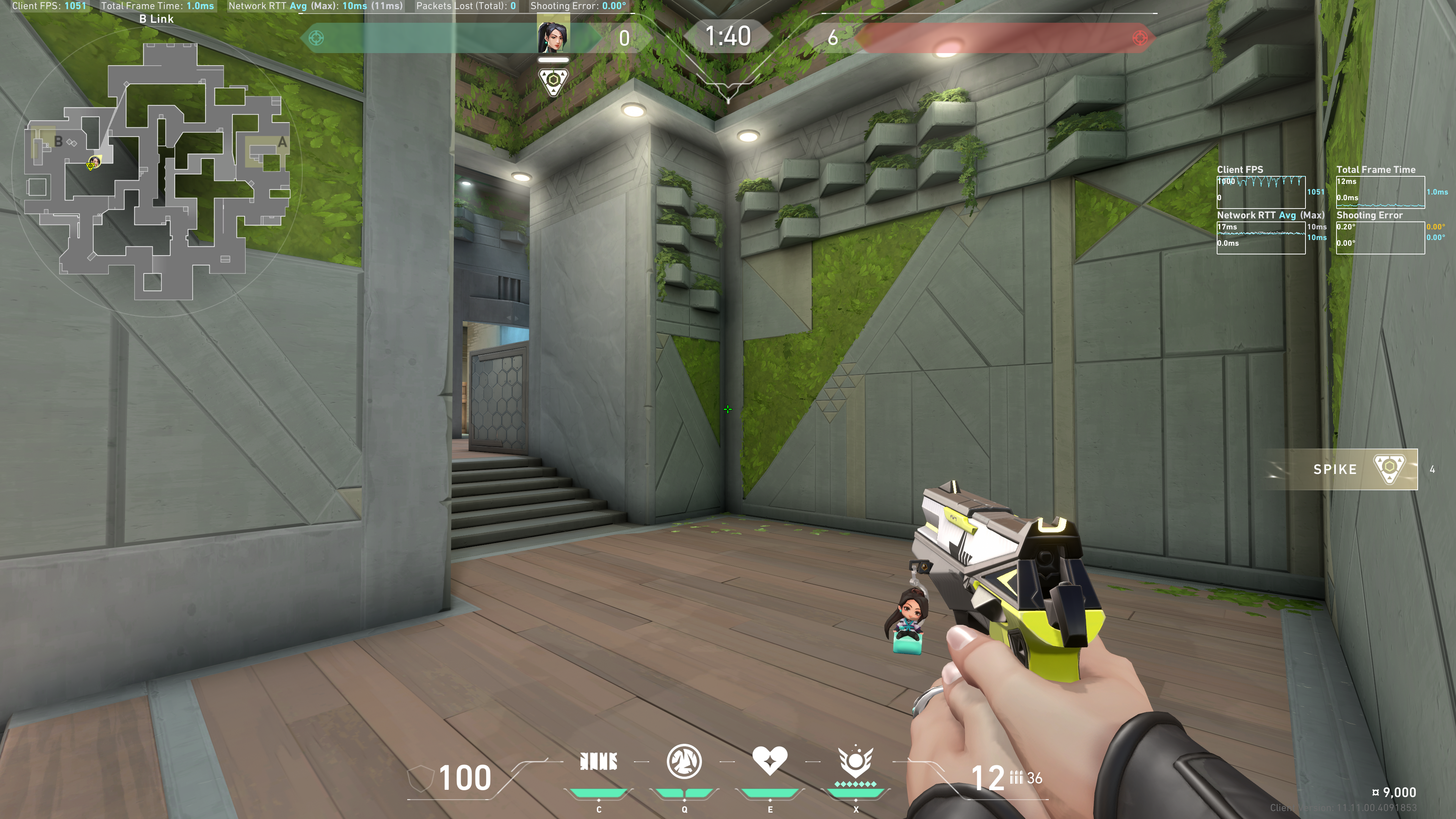Click the minimap overview
This screenshot has height=819, width=1456.
click(x=157, y=169)
